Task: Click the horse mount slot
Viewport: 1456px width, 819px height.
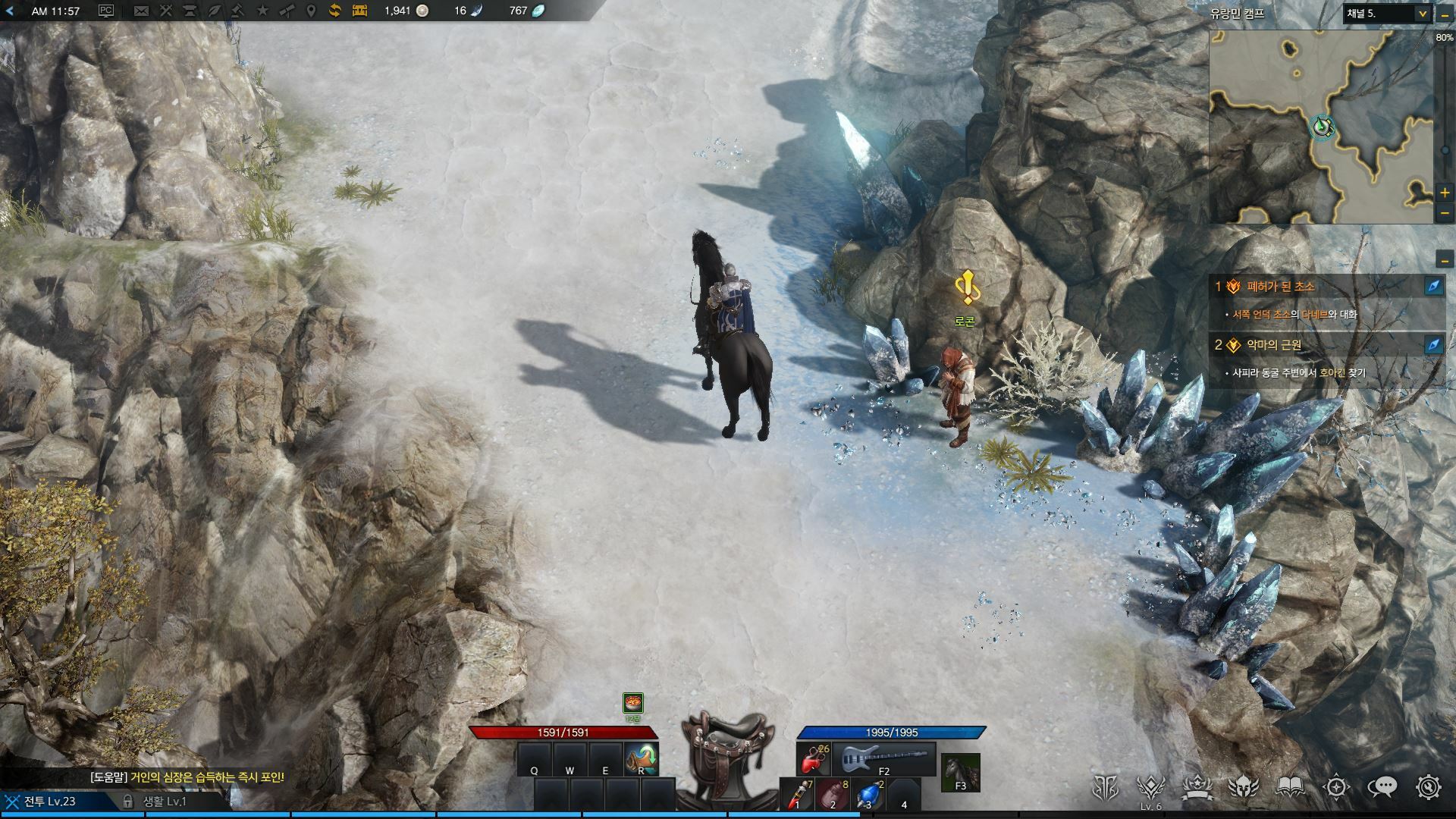Action: (960, 772)
